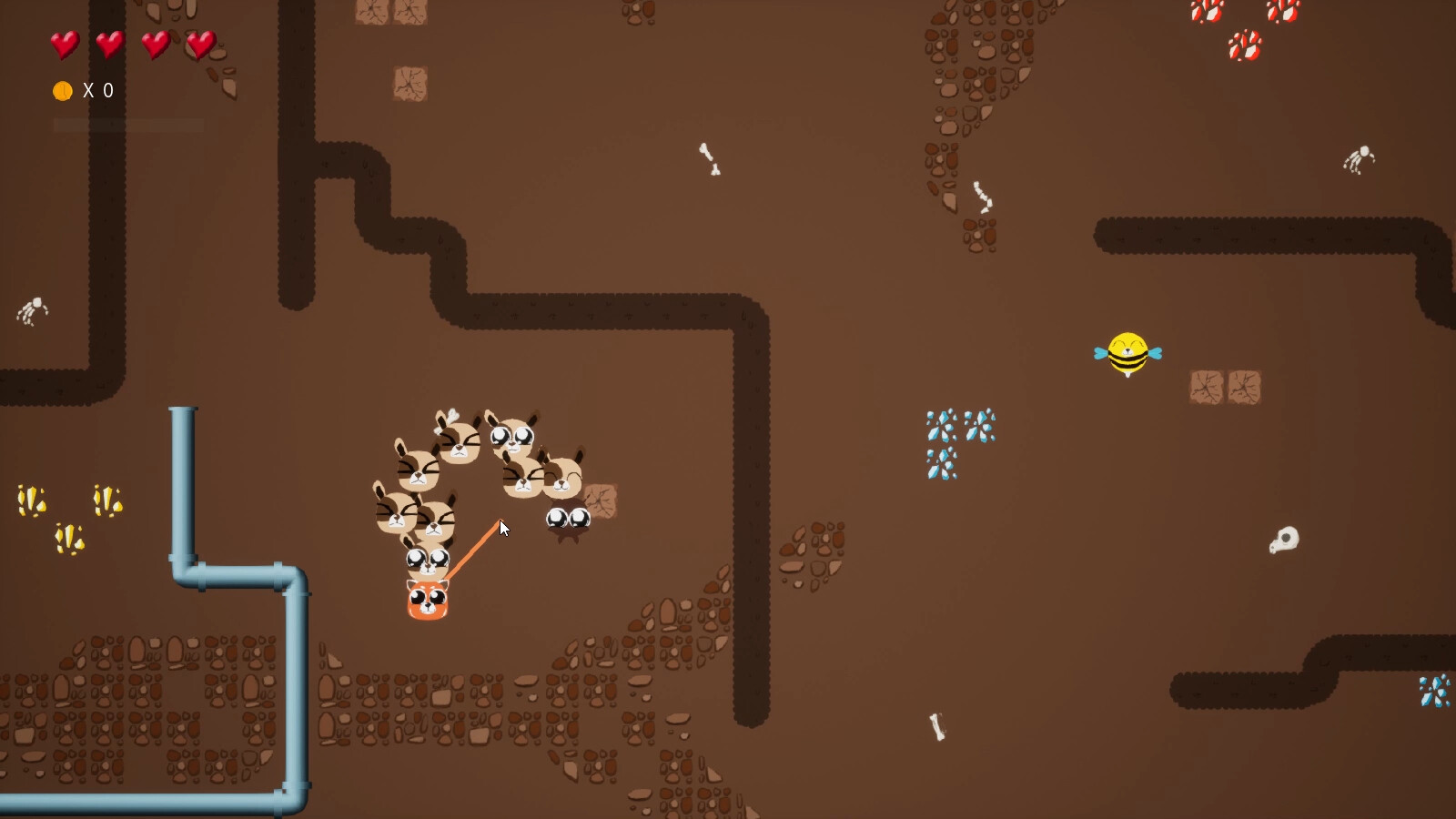
Task: Select the gold coin counter icon
Action: (x=61, y=90)
